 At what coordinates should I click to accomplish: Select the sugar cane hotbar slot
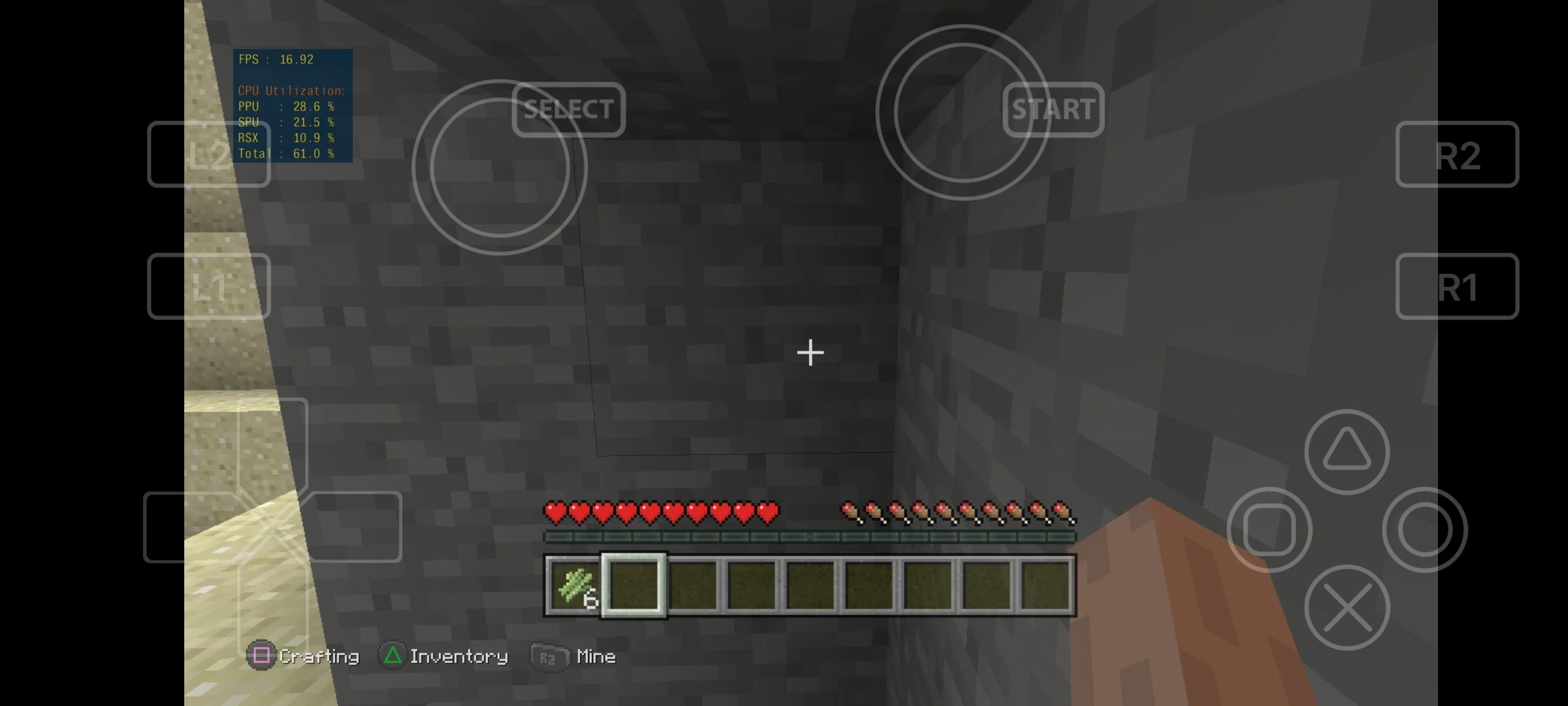pyautogui.click(x=572, y=585)
